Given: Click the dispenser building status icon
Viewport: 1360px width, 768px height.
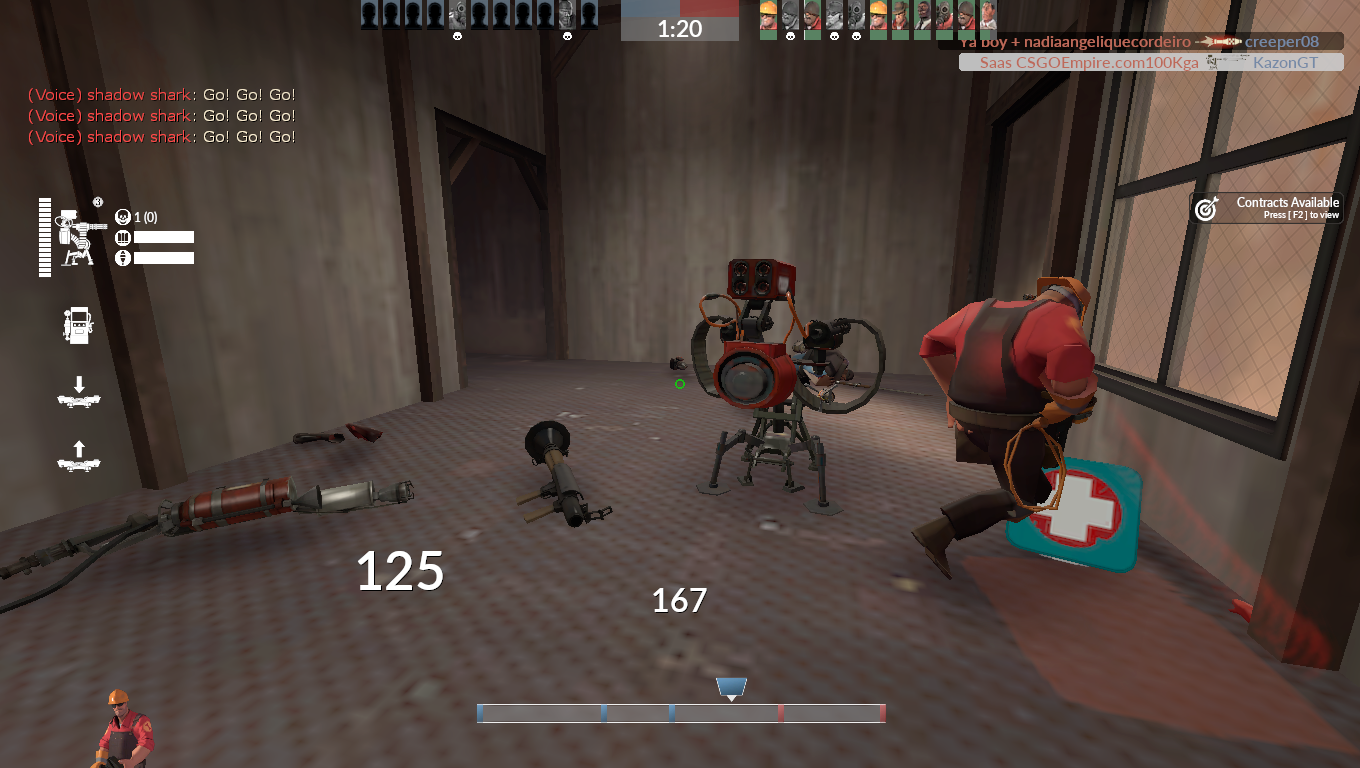Looking at the screenshot, I should pos(78,326).
